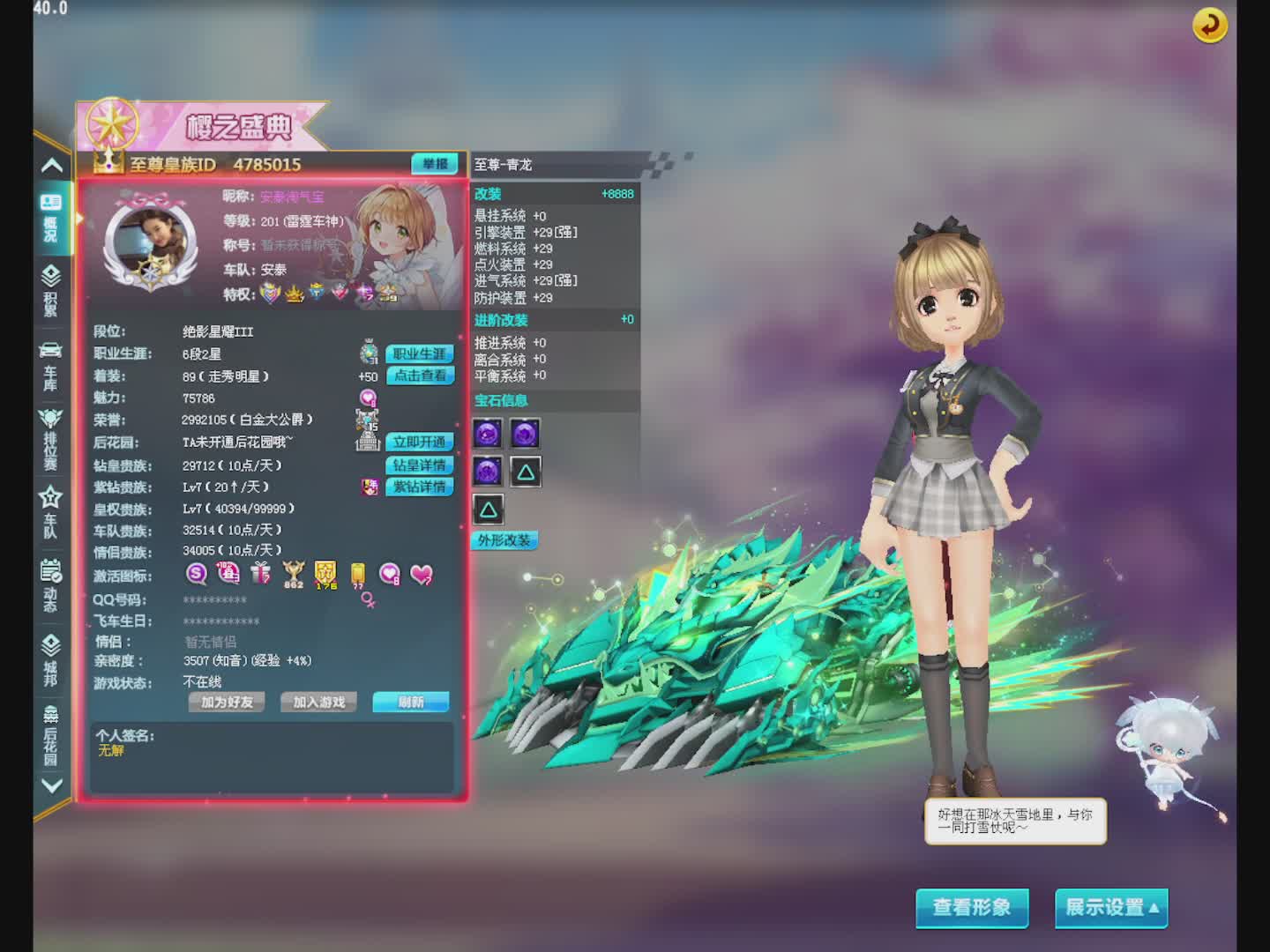Open the 排位赛 ranked tab
Image resolution: width=1270 pixels, height=952 pixels.
[51, 438]
